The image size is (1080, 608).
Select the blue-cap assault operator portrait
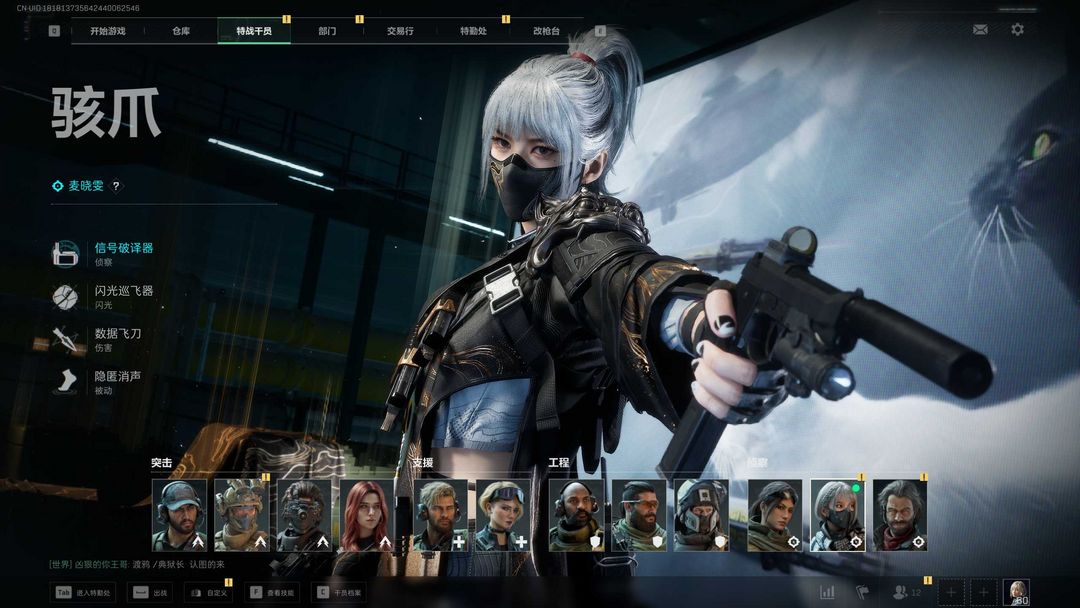tap(179, 515)
